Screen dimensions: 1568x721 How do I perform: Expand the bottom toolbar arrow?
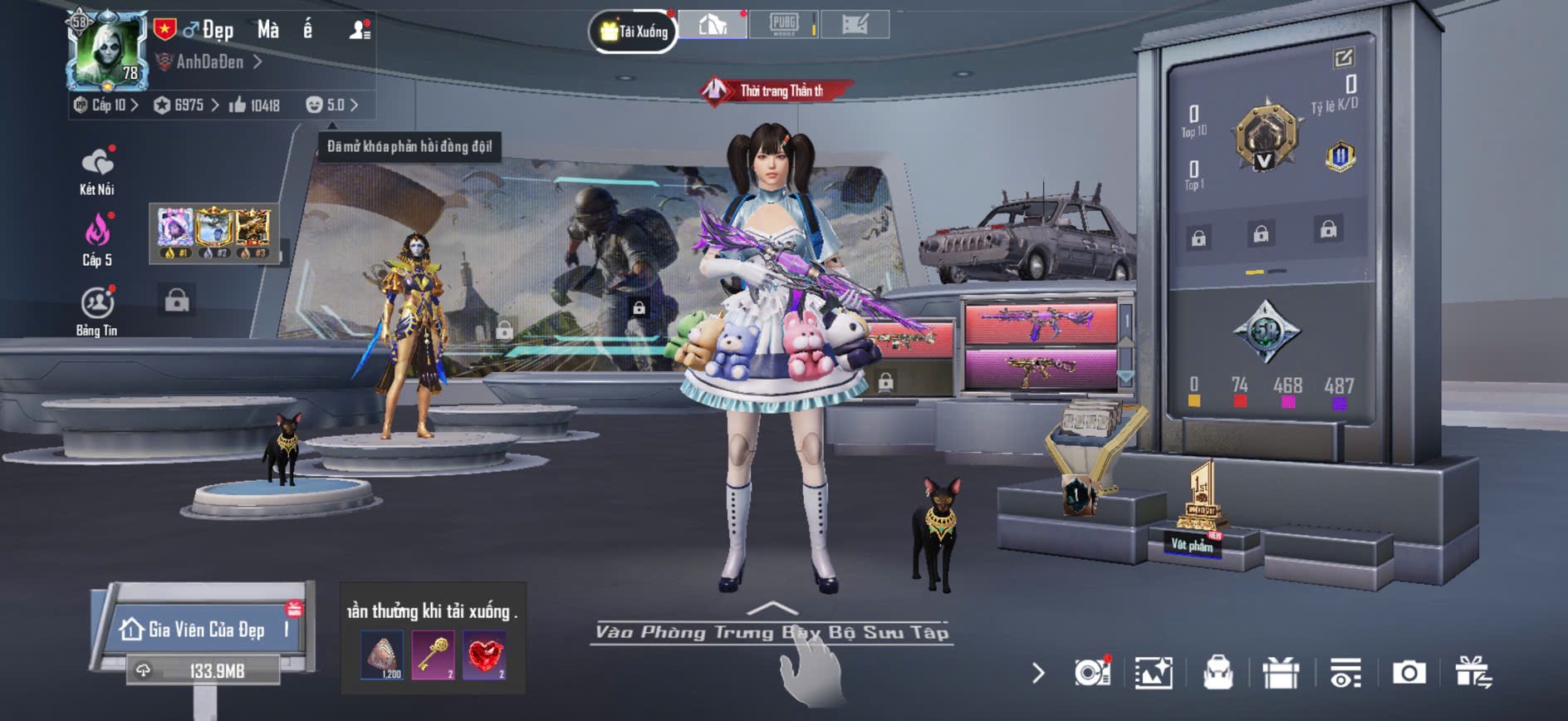pyautogui.click(x=1038, y=673)
